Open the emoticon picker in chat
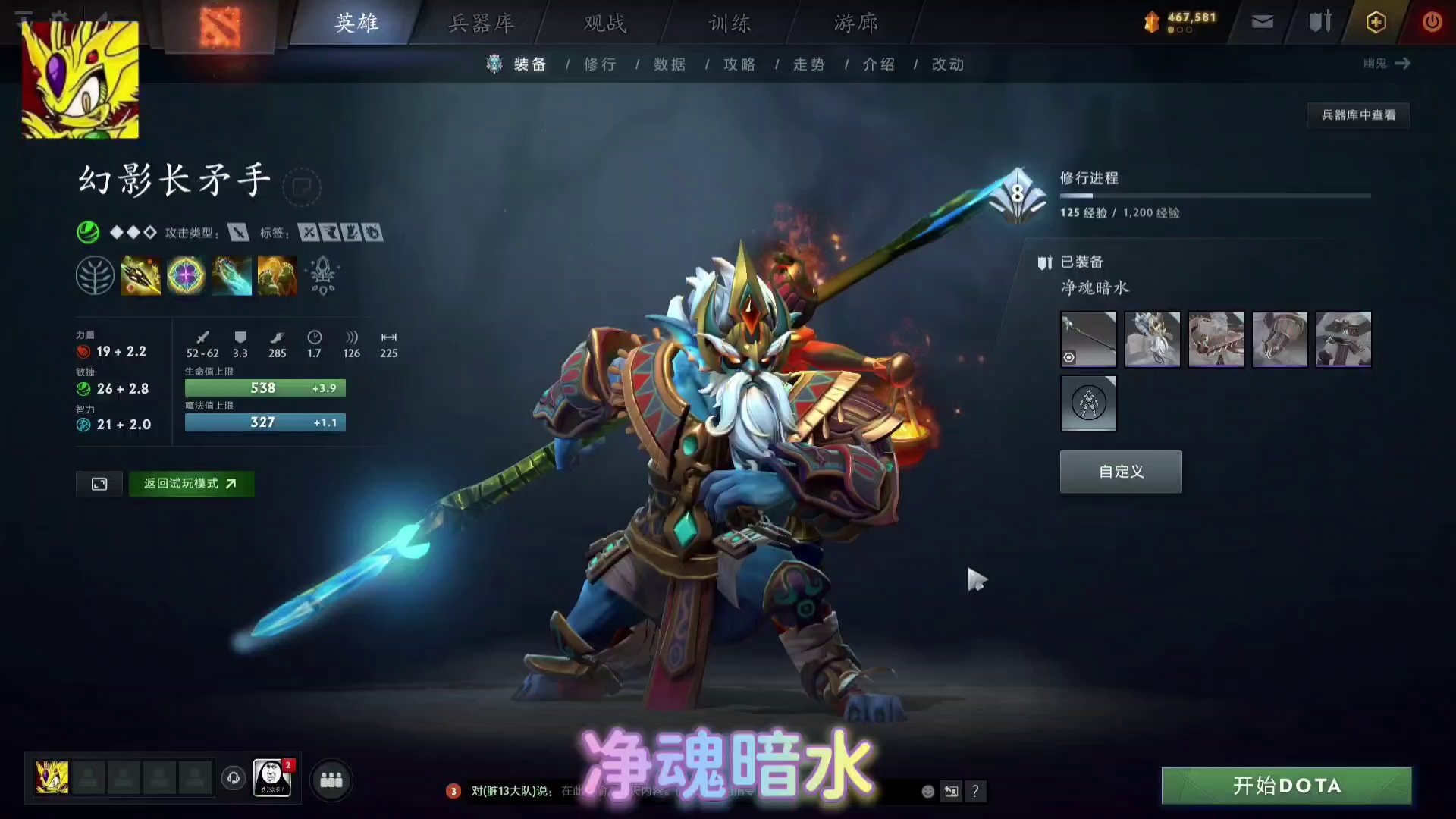This screenshot has width=1456, height=819. [x=927, y=791]
